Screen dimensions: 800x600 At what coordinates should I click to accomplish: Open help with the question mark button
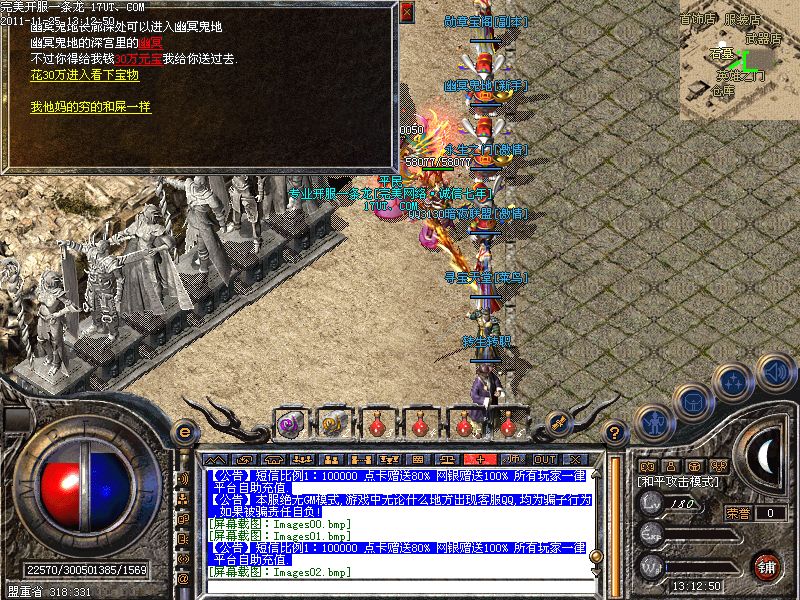[x=616, y=434]
